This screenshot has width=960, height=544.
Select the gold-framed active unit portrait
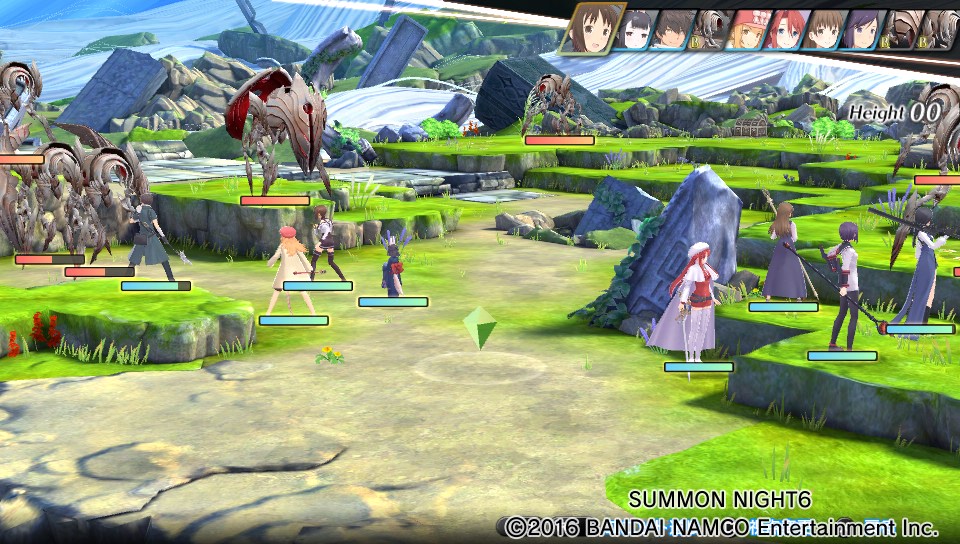(x=594, y=28)
